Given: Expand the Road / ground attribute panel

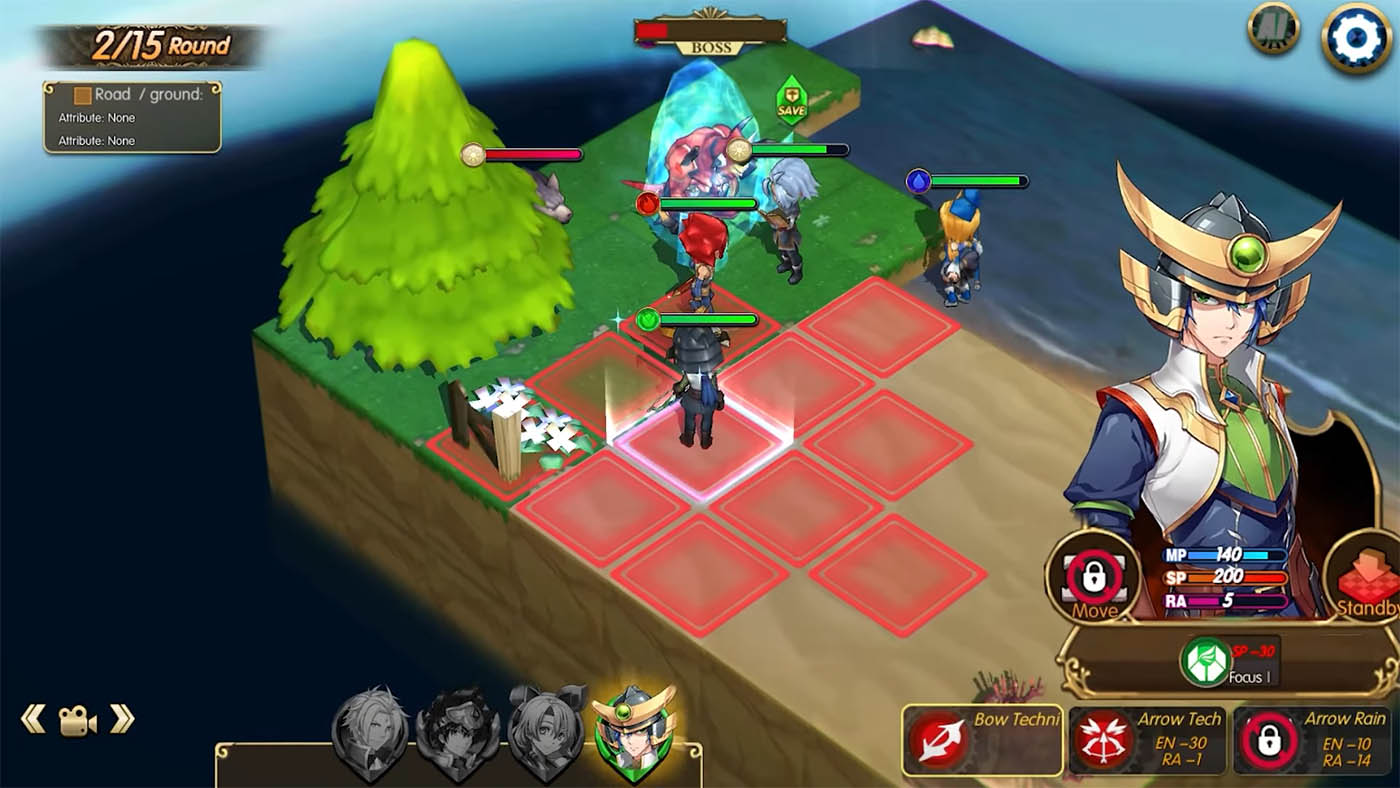Looking at the screenshot, I should [131, 118].
